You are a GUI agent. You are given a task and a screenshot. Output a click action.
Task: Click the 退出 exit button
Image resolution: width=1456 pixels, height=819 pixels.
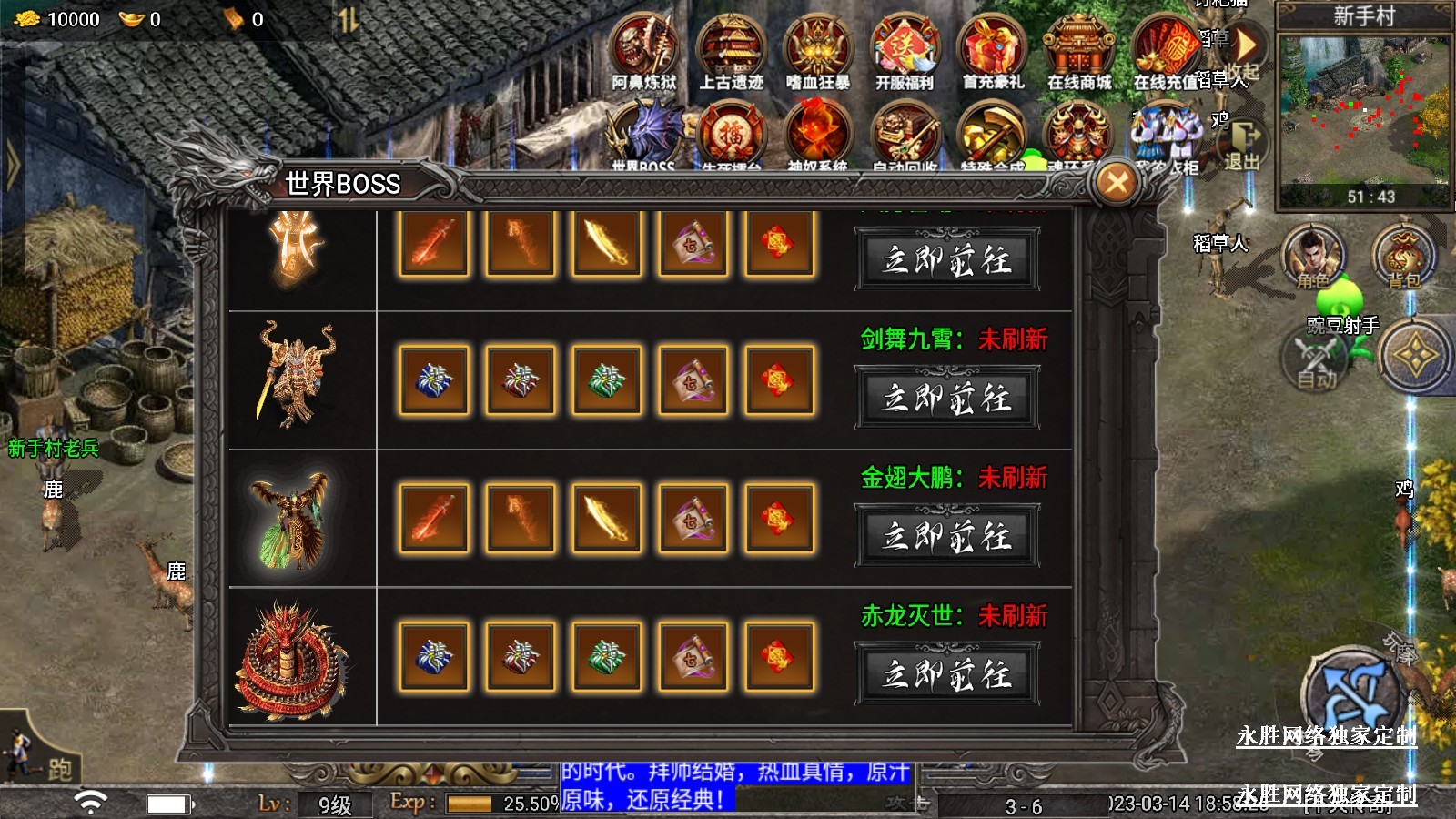click(x=1242, y=146)
